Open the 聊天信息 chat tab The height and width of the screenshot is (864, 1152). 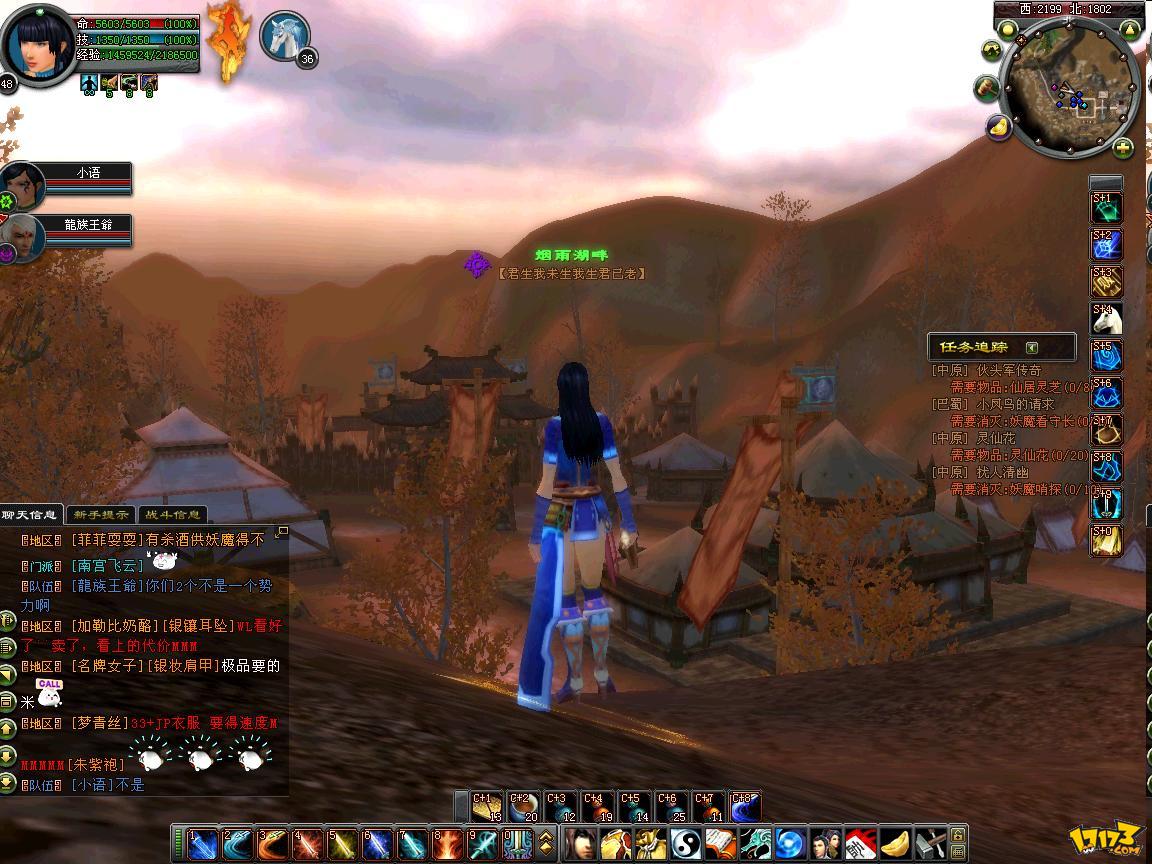[30, 515]
